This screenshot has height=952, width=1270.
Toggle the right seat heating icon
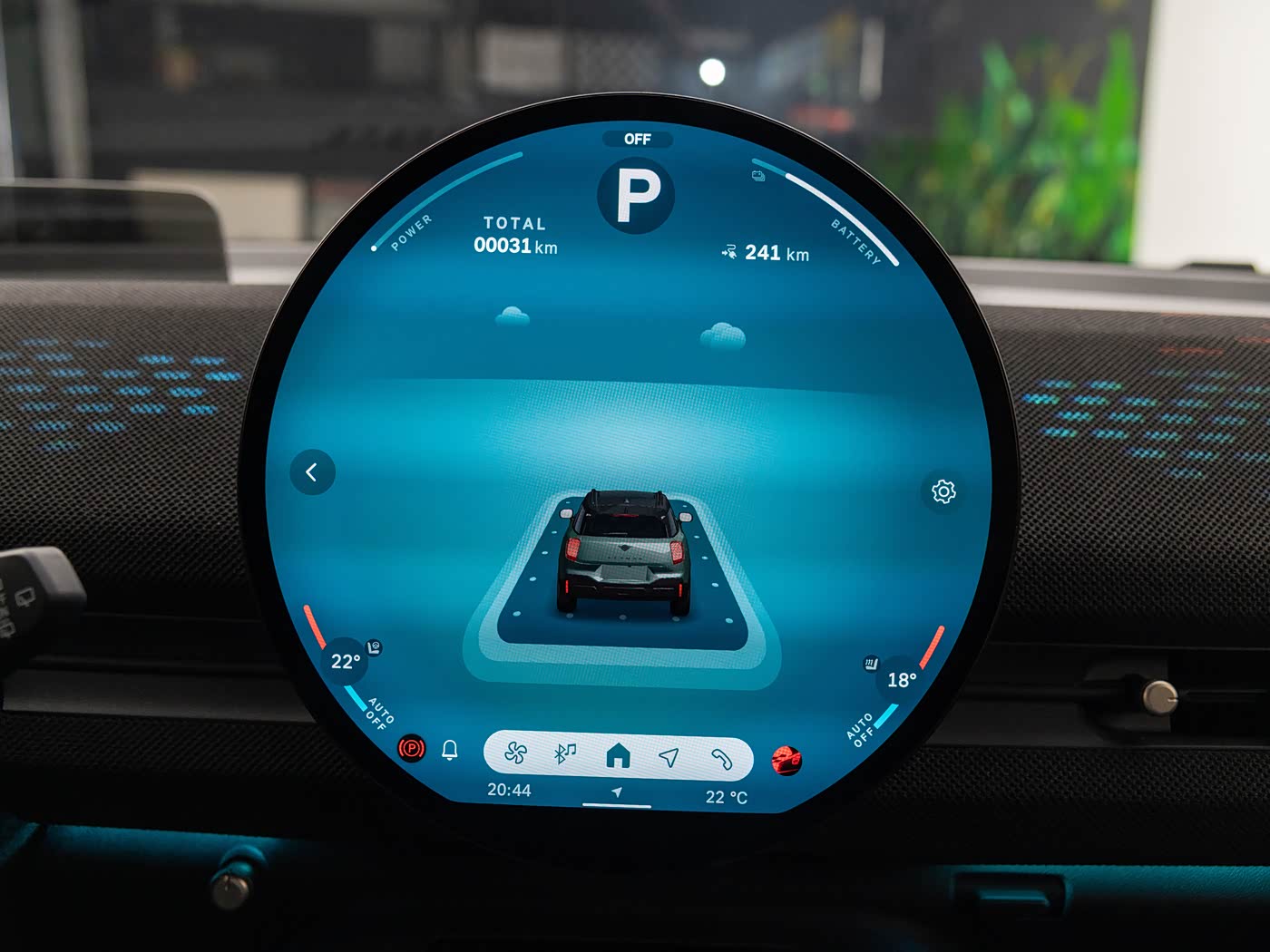871,664
